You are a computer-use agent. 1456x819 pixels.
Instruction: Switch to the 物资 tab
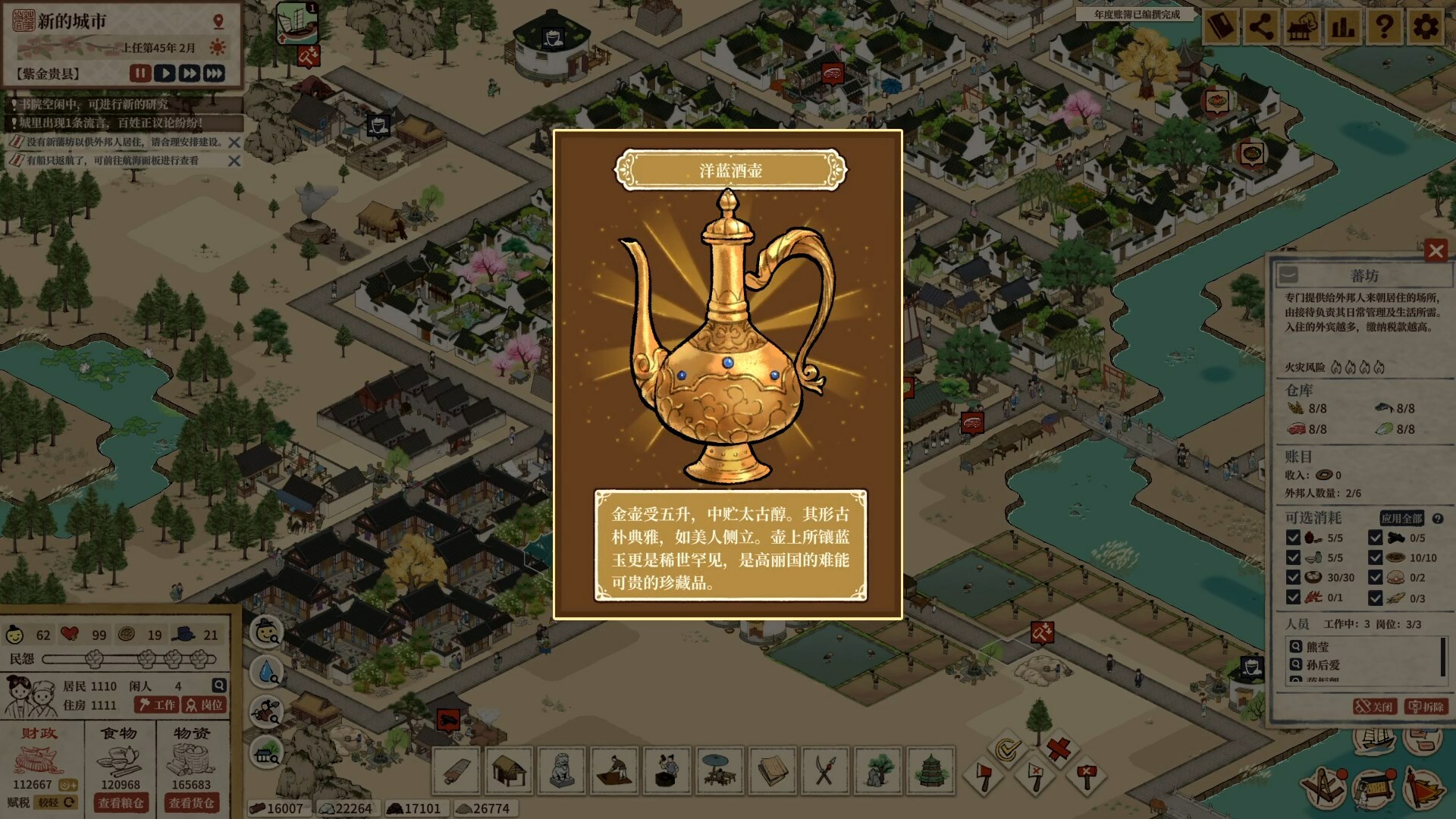192,733
